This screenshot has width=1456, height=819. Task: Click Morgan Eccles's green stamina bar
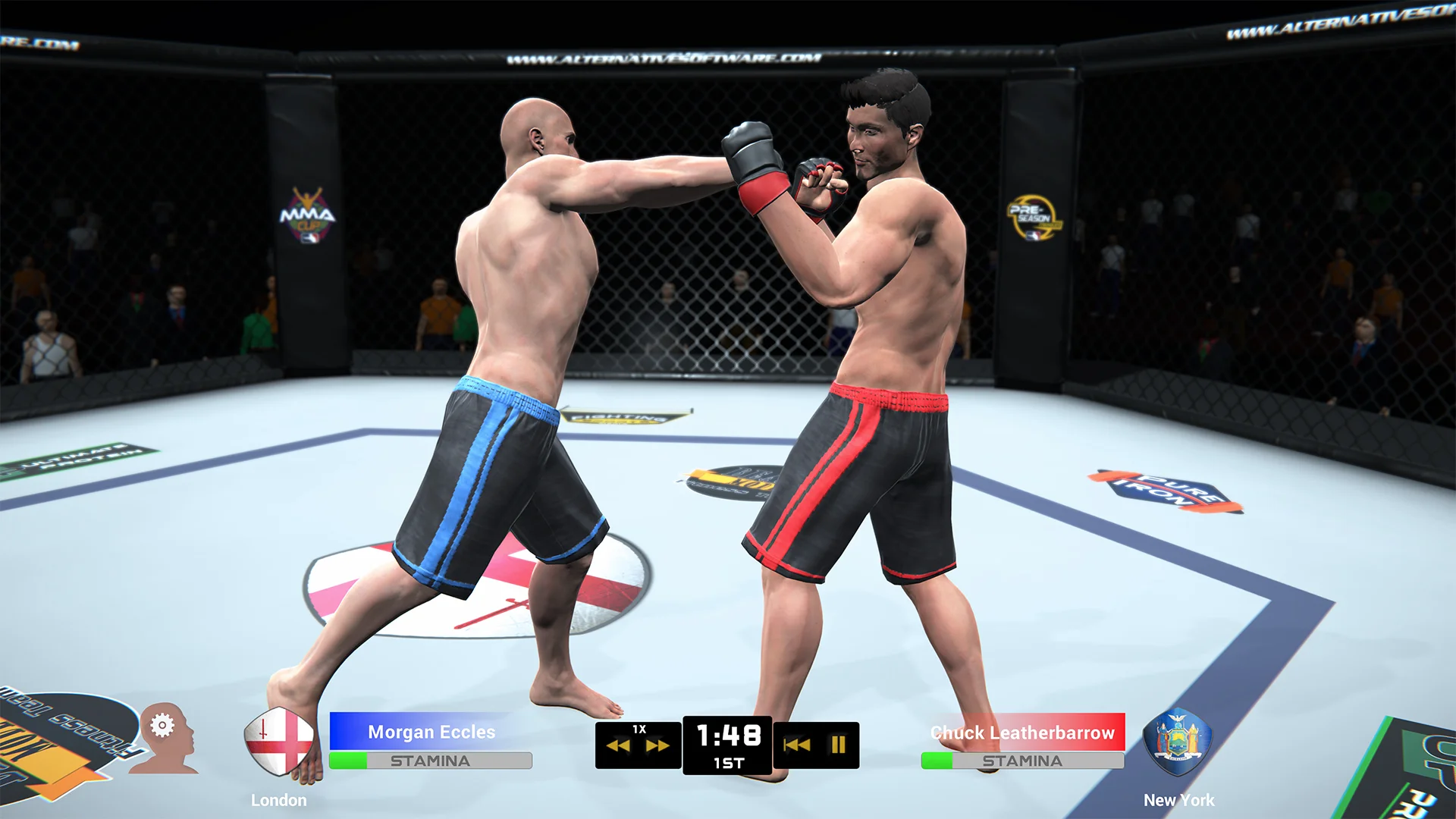coord(349,761)
